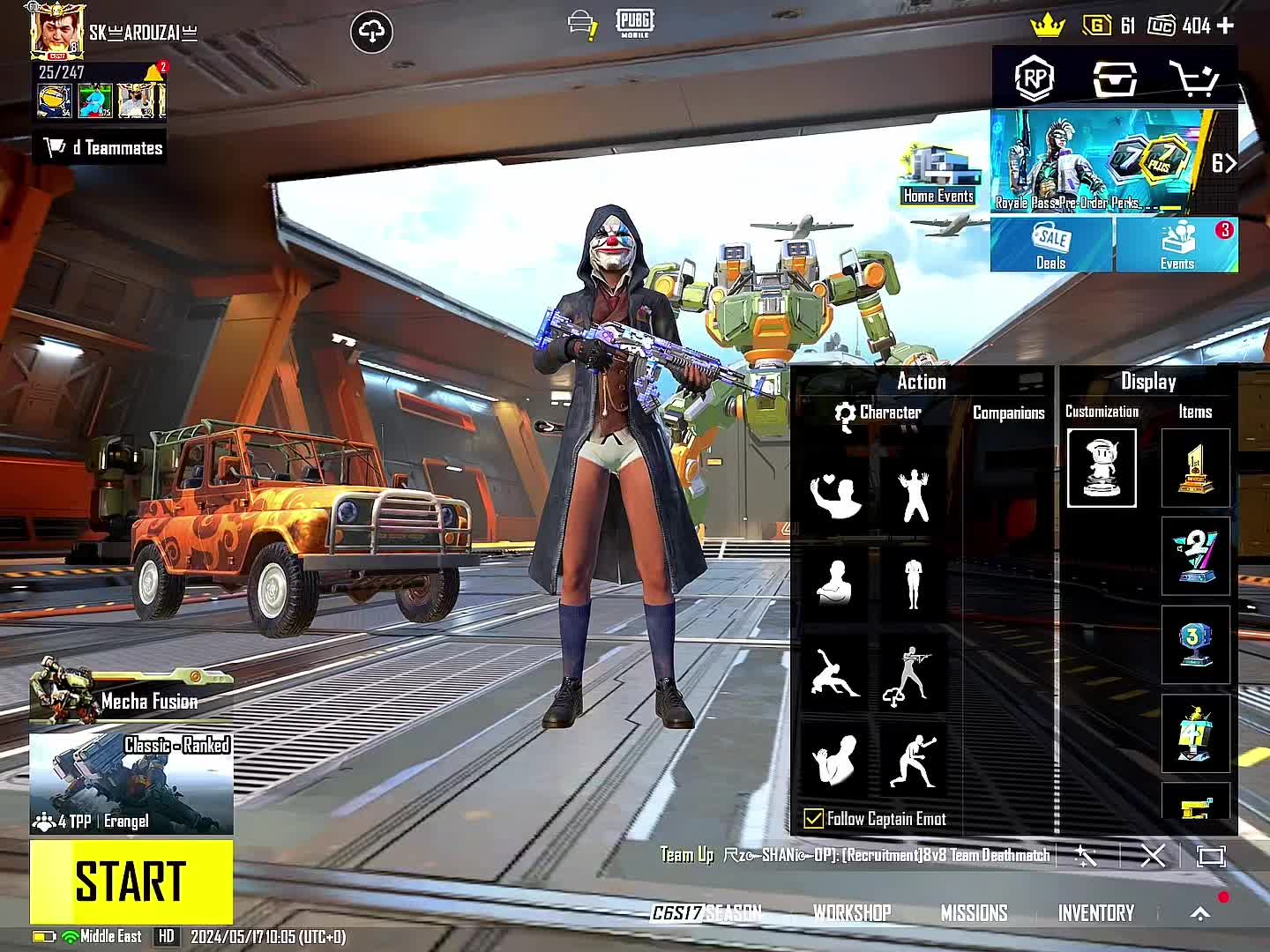This screenshot has width=1270, height=952.
Task: Open the player profile avatar
Action: pos(57,32)
